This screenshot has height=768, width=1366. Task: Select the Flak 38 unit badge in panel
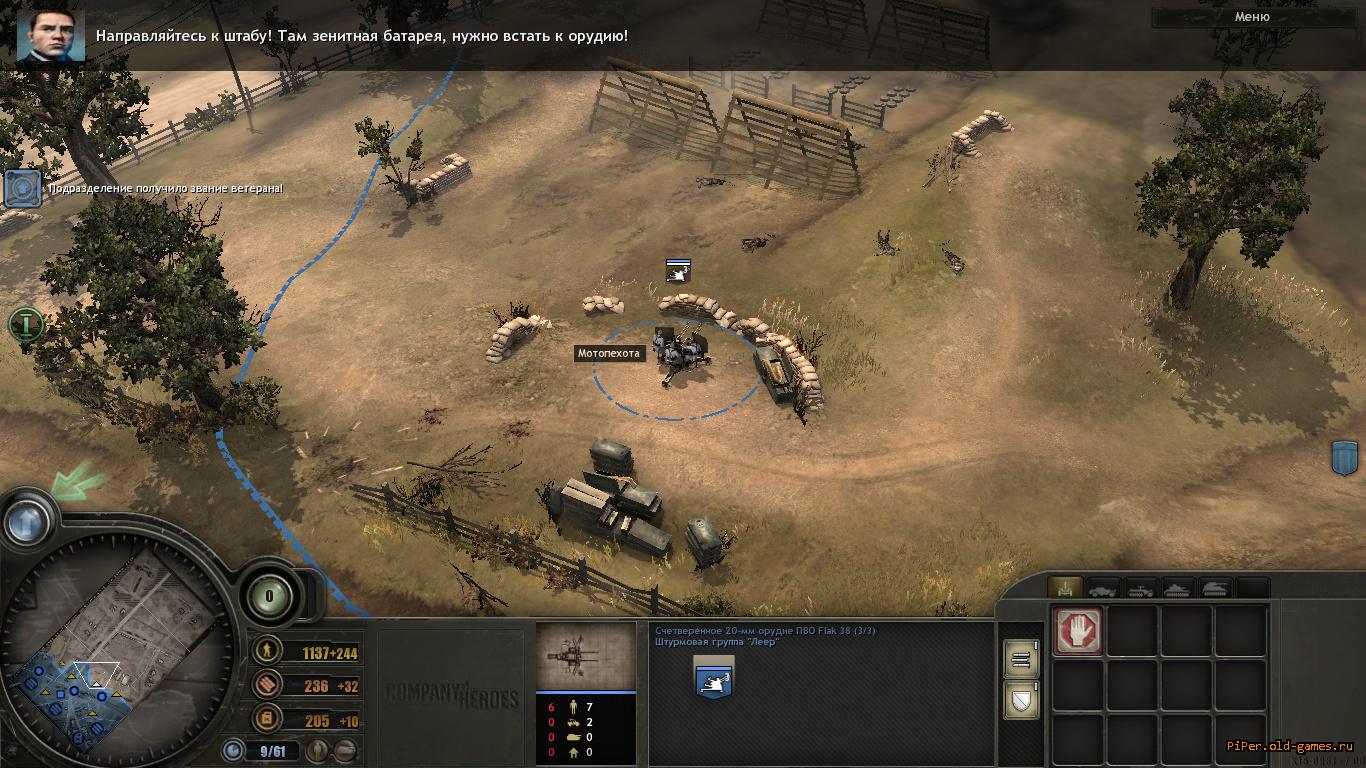(x=713, y=679)
